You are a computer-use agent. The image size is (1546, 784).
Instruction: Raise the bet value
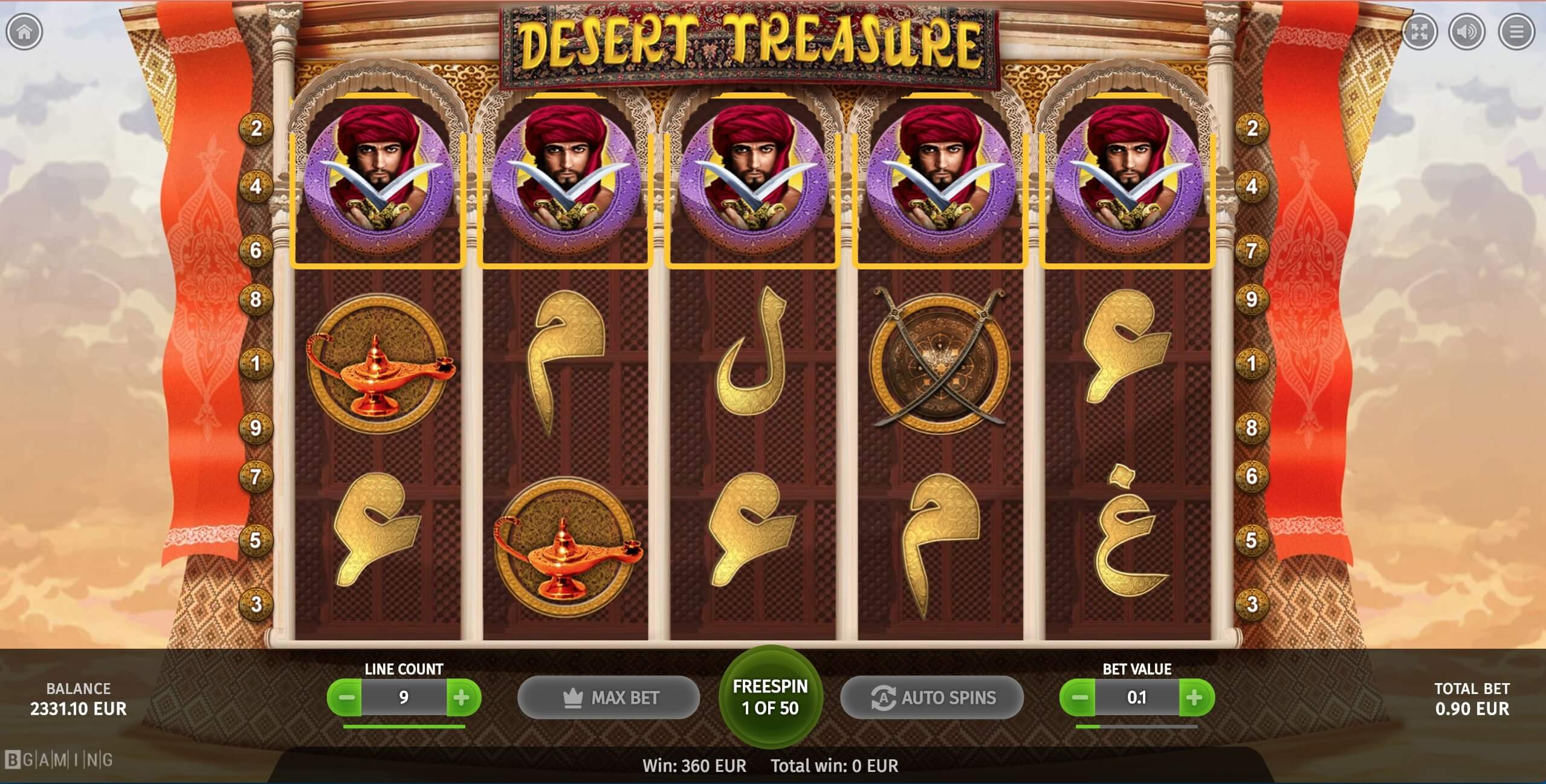[x=1194, y=698]
